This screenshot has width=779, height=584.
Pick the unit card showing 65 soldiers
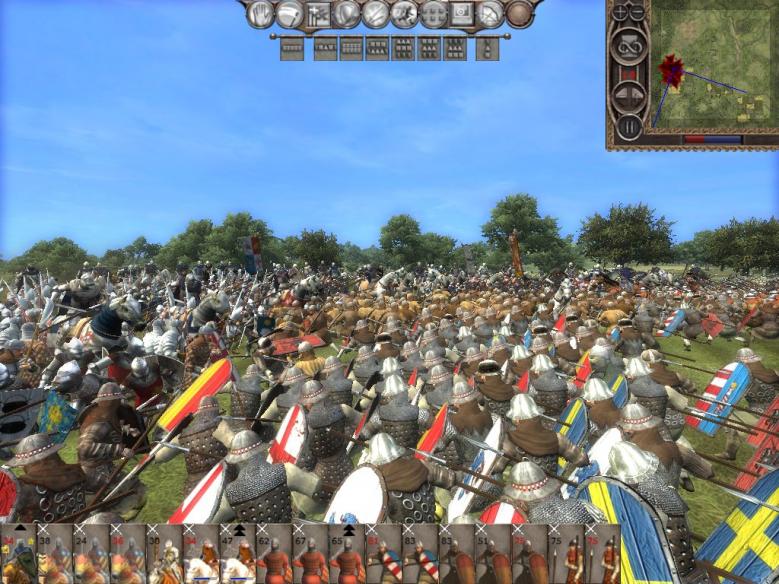344,554
